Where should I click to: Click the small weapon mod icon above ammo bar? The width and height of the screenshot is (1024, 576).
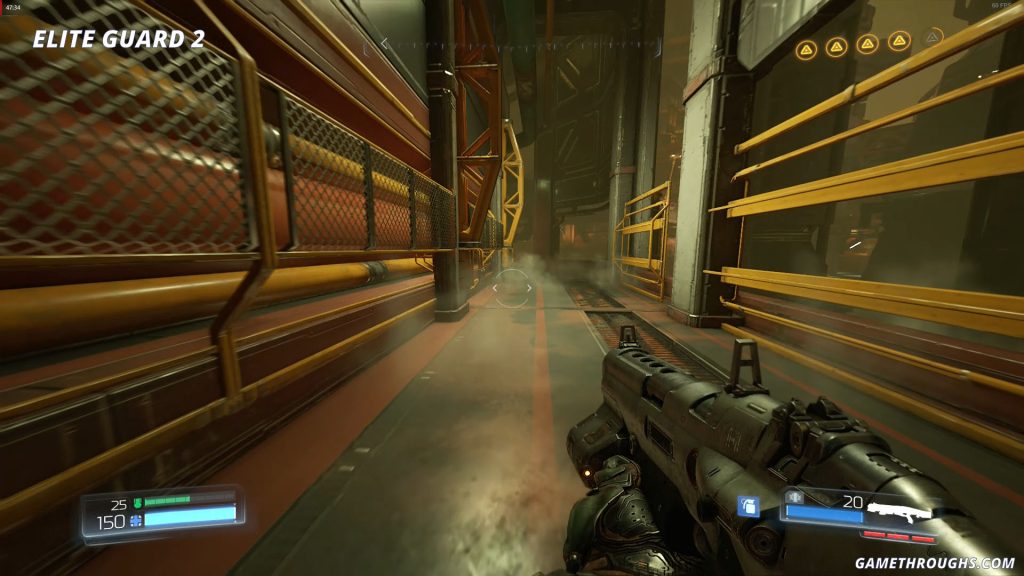tap(795, 497)
